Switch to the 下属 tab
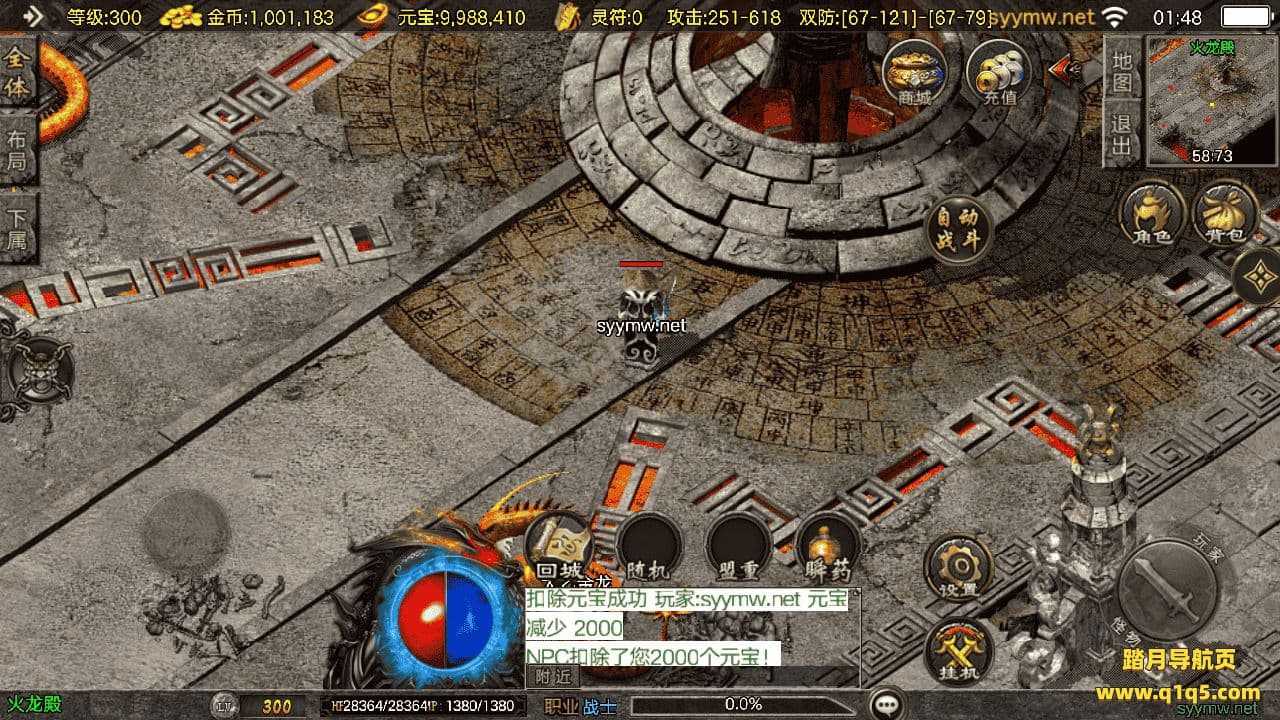The image size is (1280, 720). click(x=17, y=227)
